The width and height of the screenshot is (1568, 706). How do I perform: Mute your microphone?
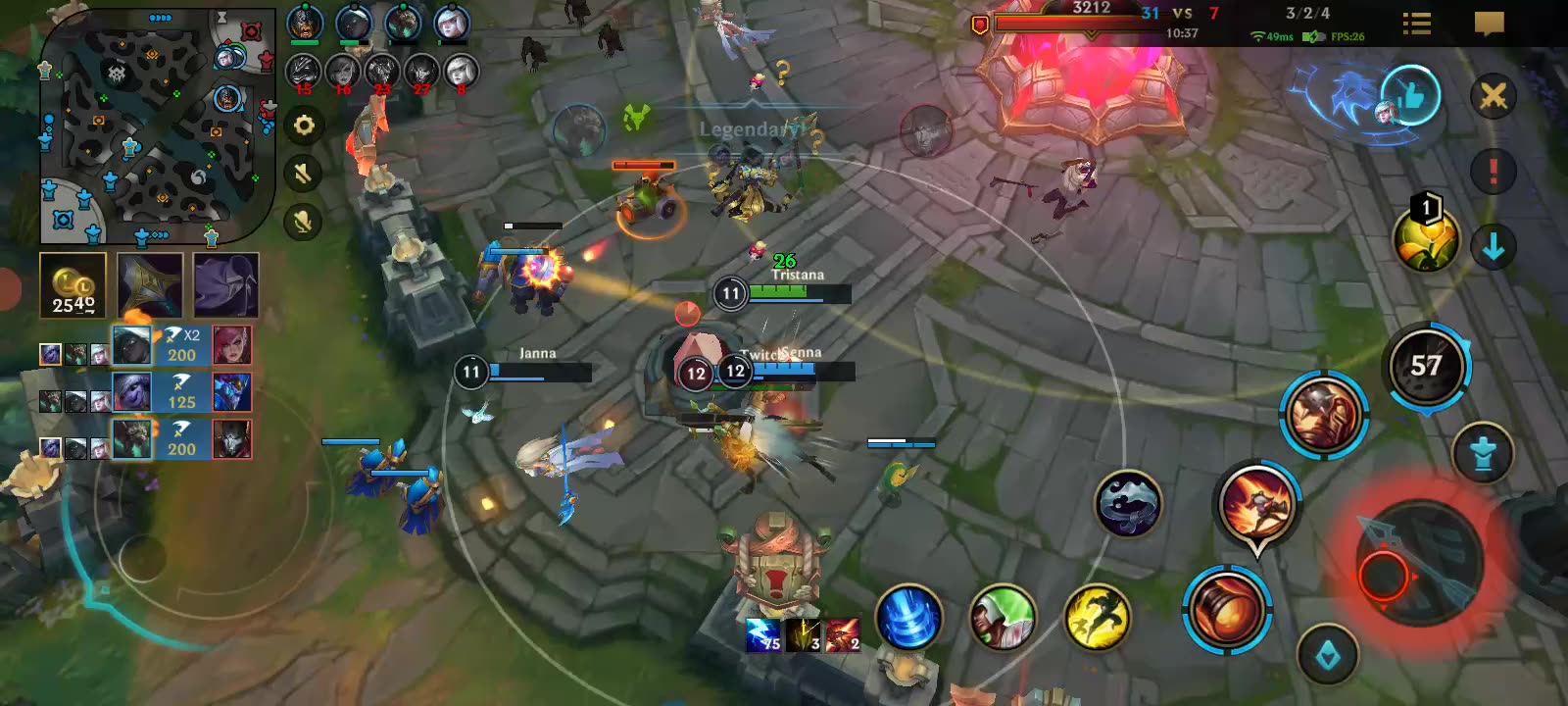pyautogui.click(x=304, y=222)
